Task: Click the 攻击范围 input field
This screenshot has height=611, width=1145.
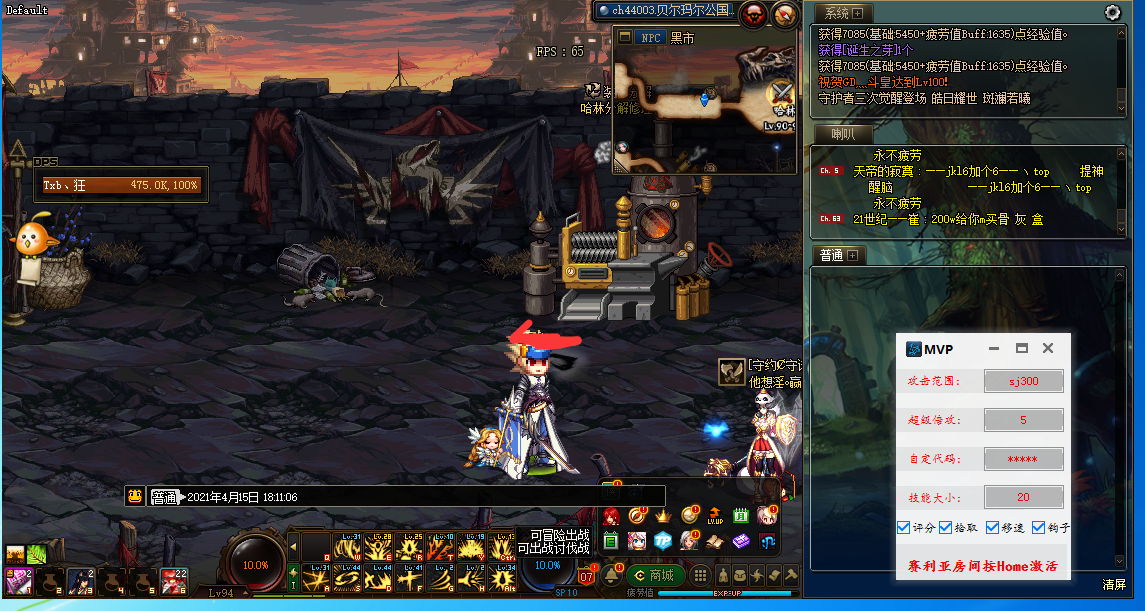Action: click(1023, 381)
